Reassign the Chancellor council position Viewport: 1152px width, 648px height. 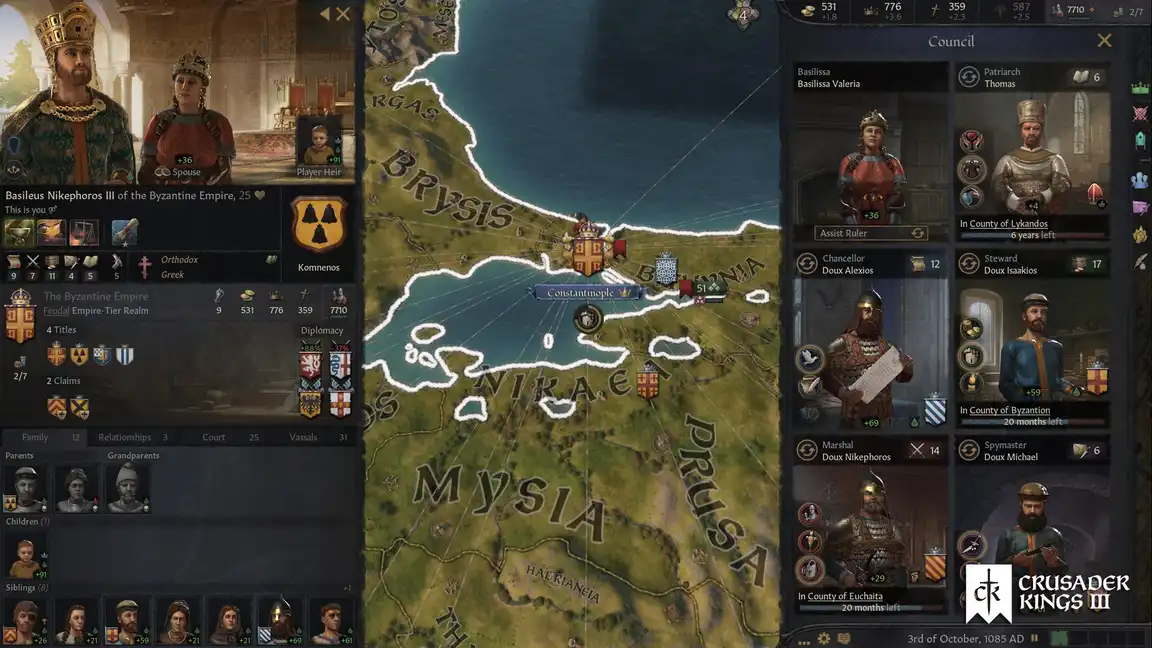[x=807, y=264]
